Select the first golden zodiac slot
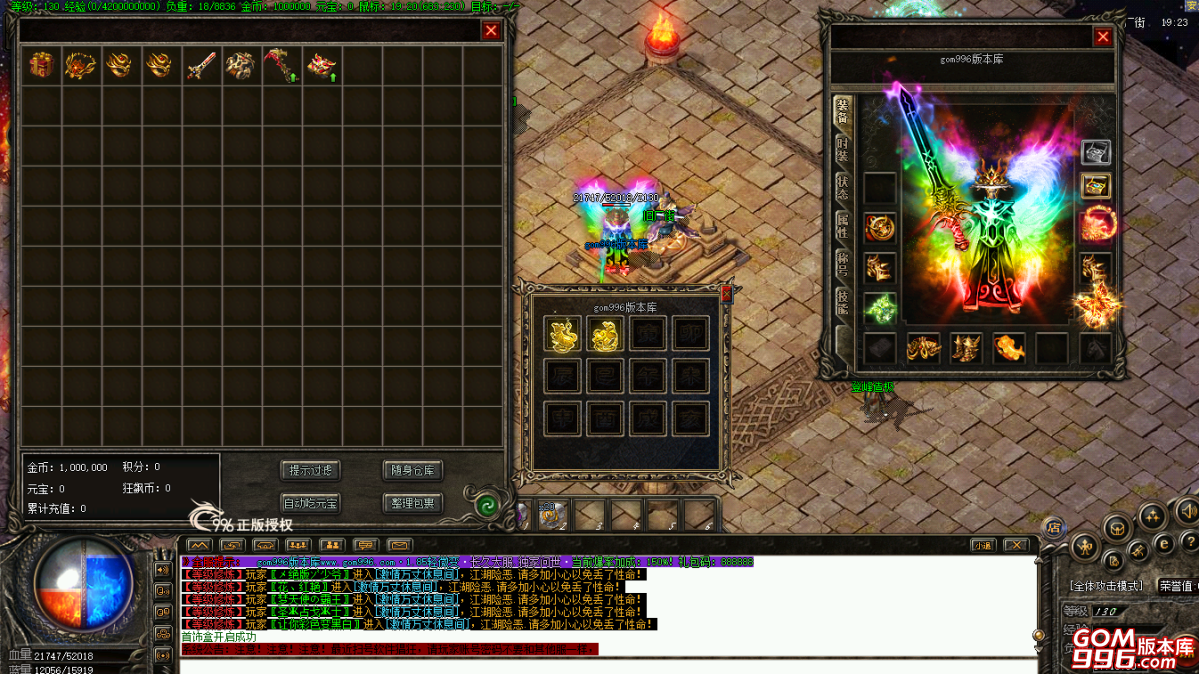 [x=563, y=335]
